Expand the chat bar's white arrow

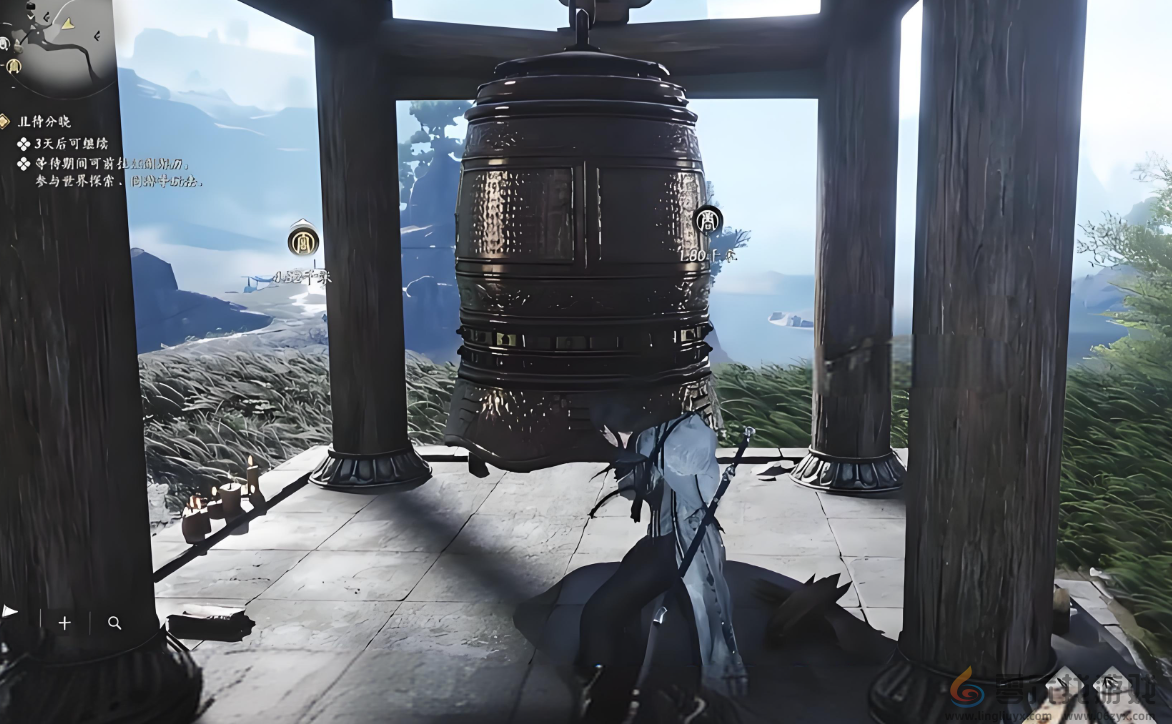10,610
